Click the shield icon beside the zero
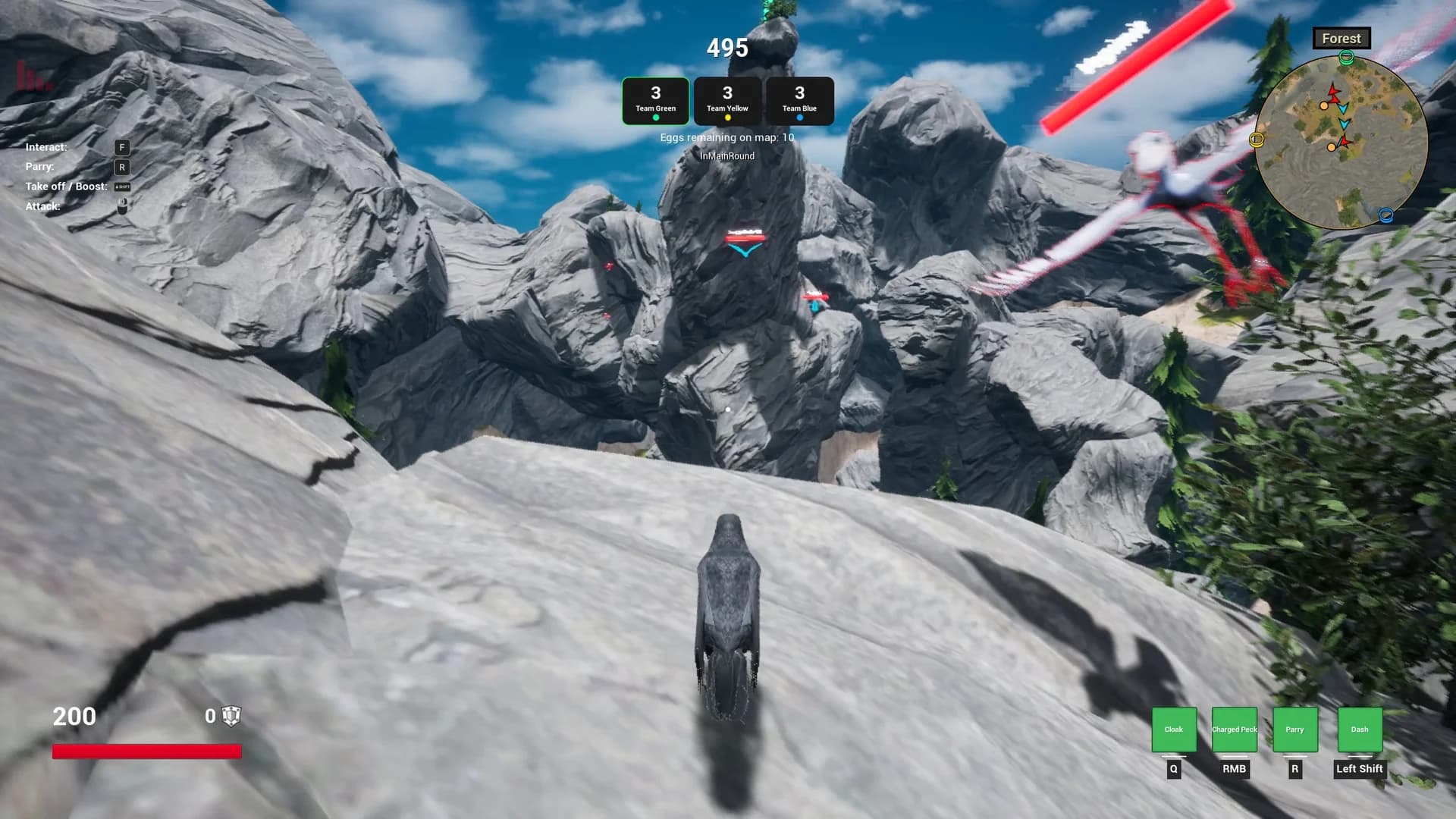 tap(230, 716)
